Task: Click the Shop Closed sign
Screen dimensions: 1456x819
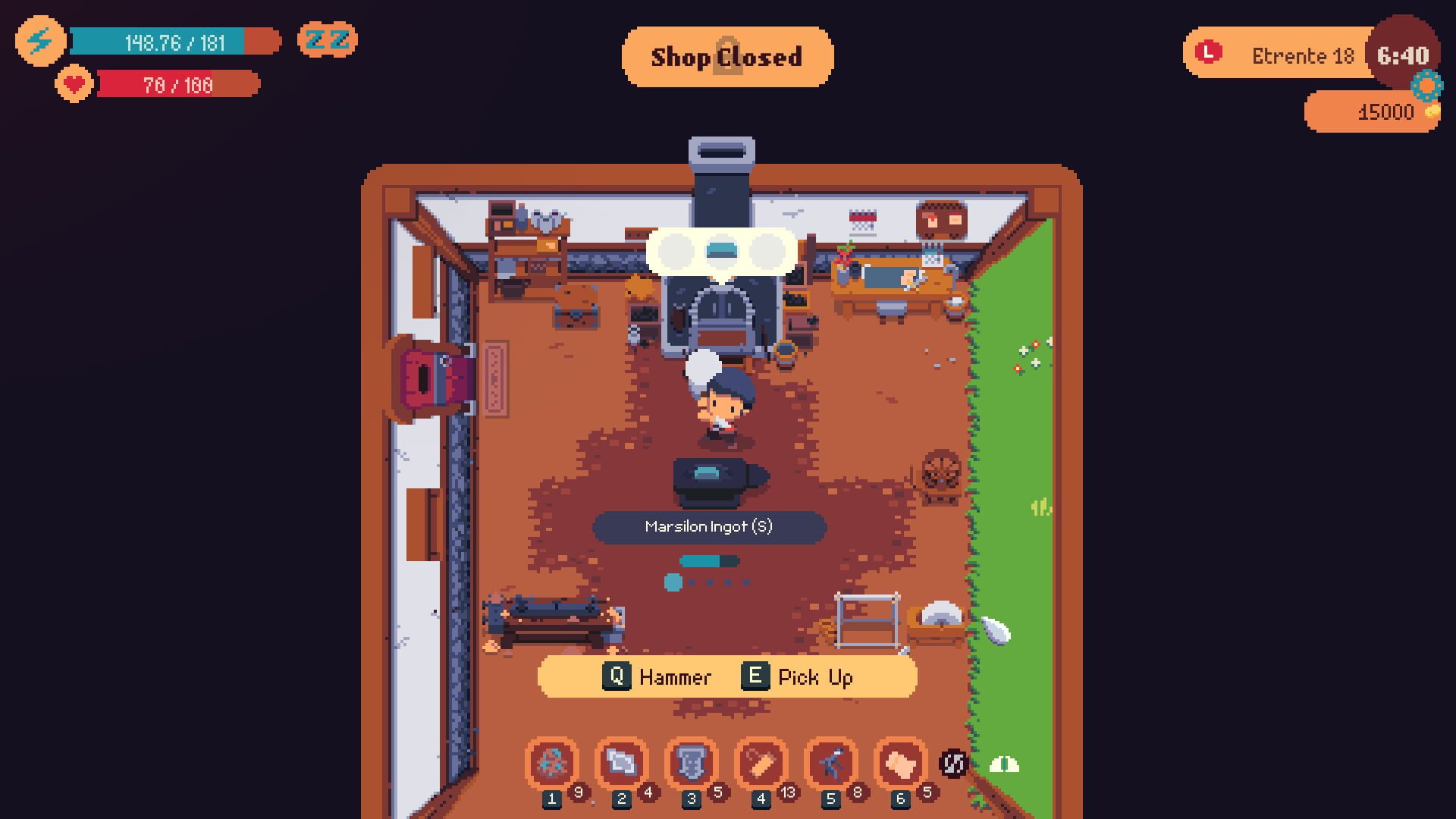Action: click(x=727, y=56)
